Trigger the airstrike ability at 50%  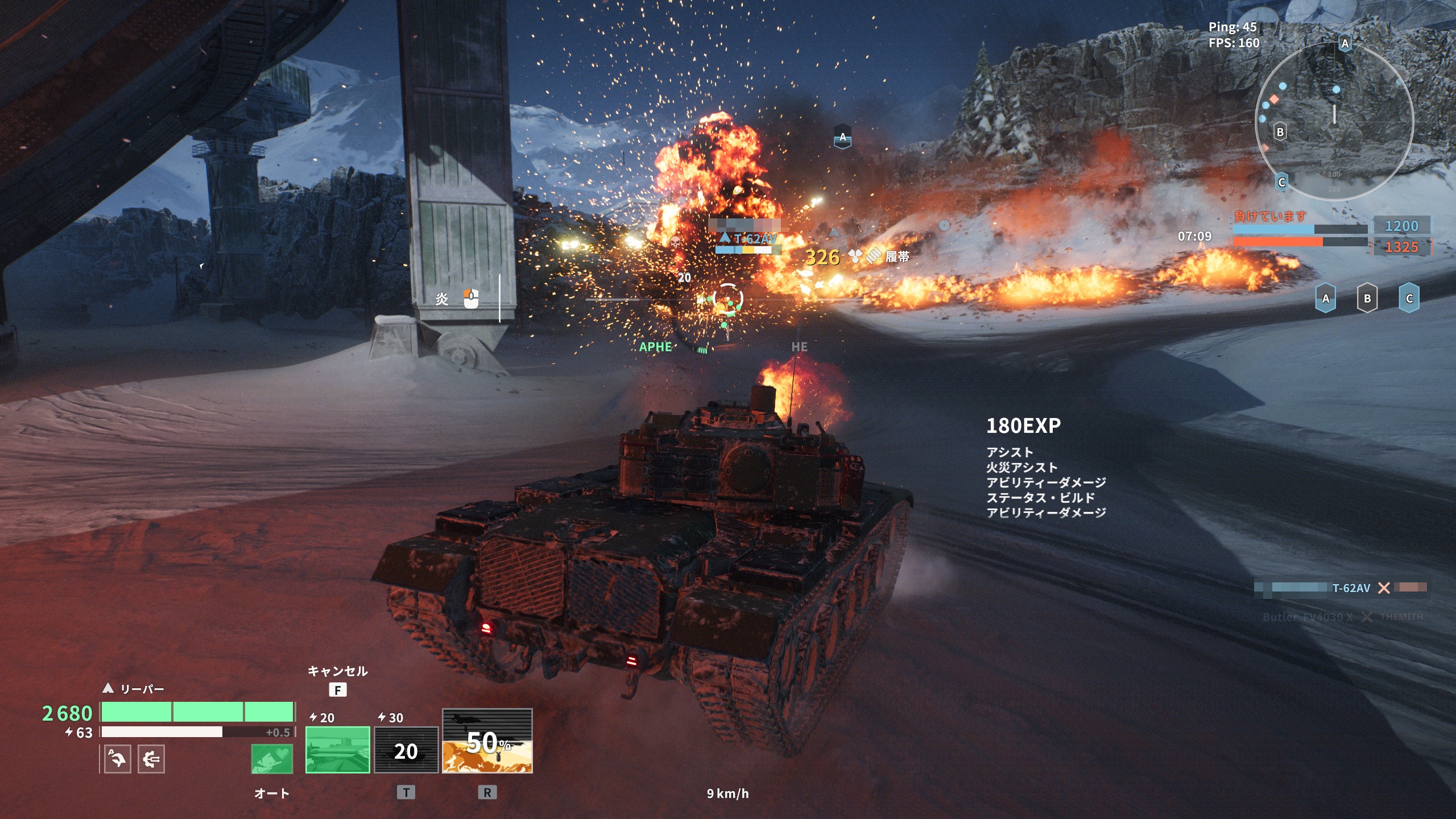point(487,741)
